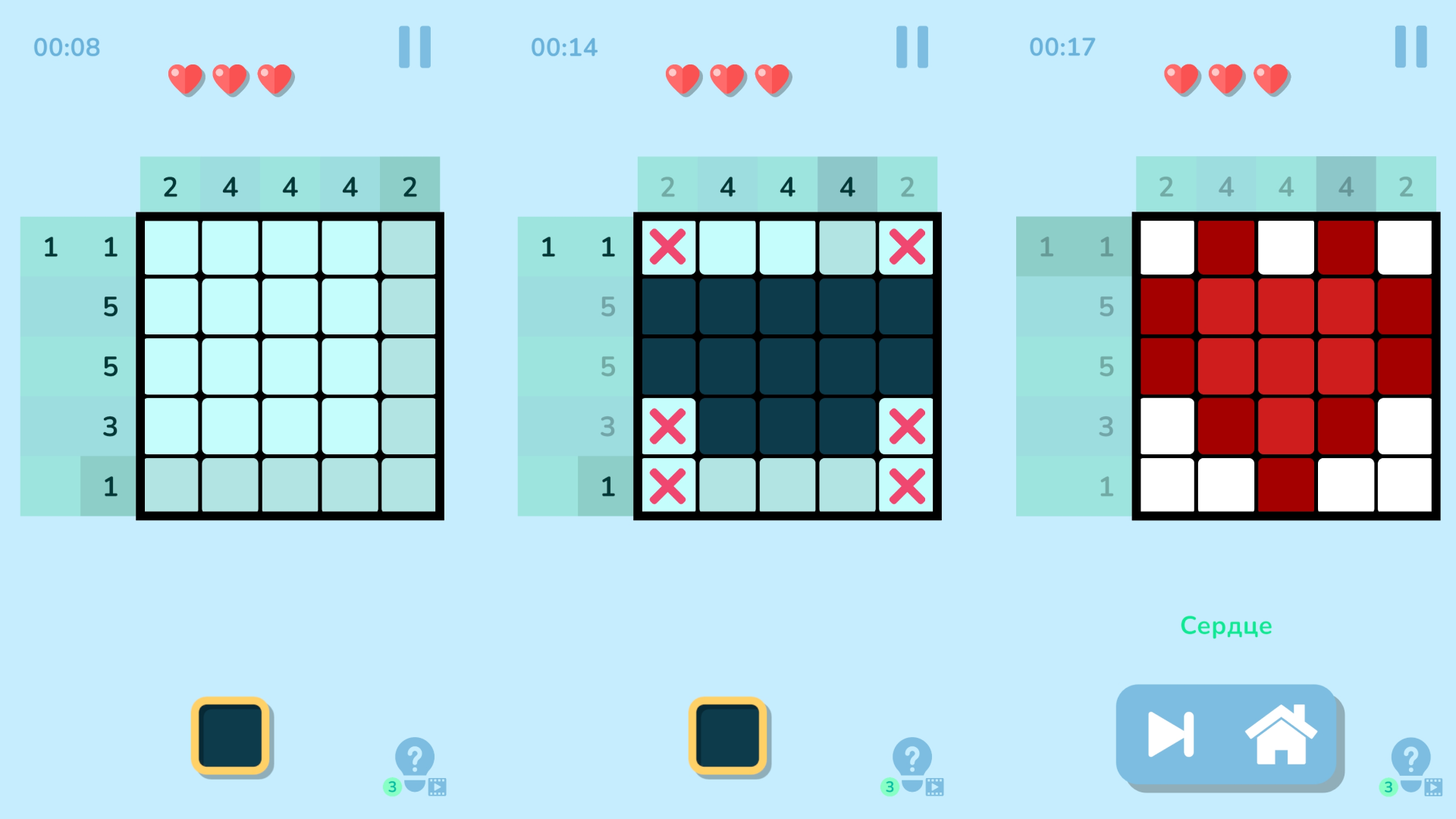Open the hint lightbulb on the right panel
The width and height of the screenshot is (1456, 819).
(x=1409, y=756)
